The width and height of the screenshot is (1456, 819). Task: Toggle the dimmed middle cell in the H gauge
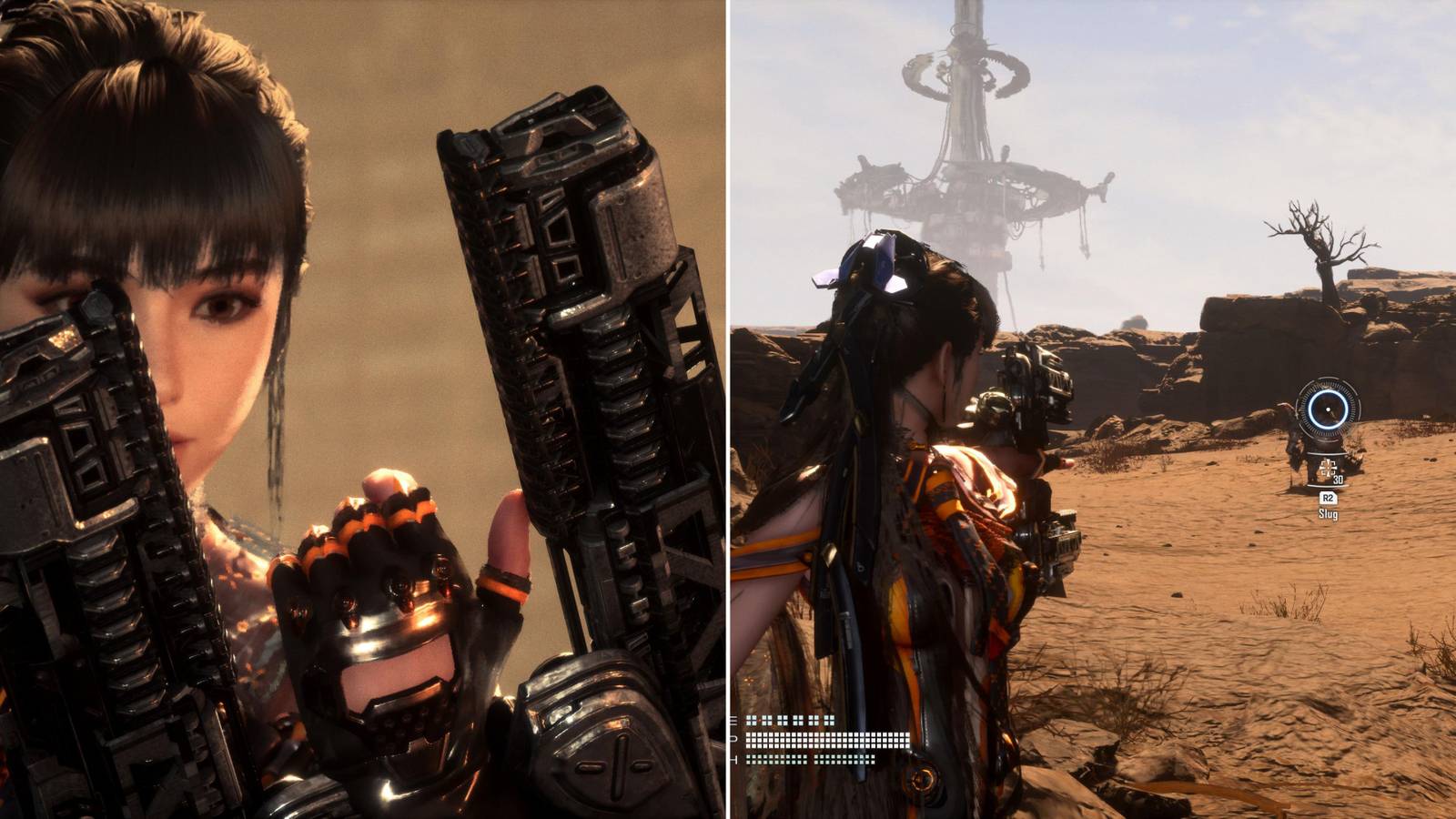click(x=810, y=758)
